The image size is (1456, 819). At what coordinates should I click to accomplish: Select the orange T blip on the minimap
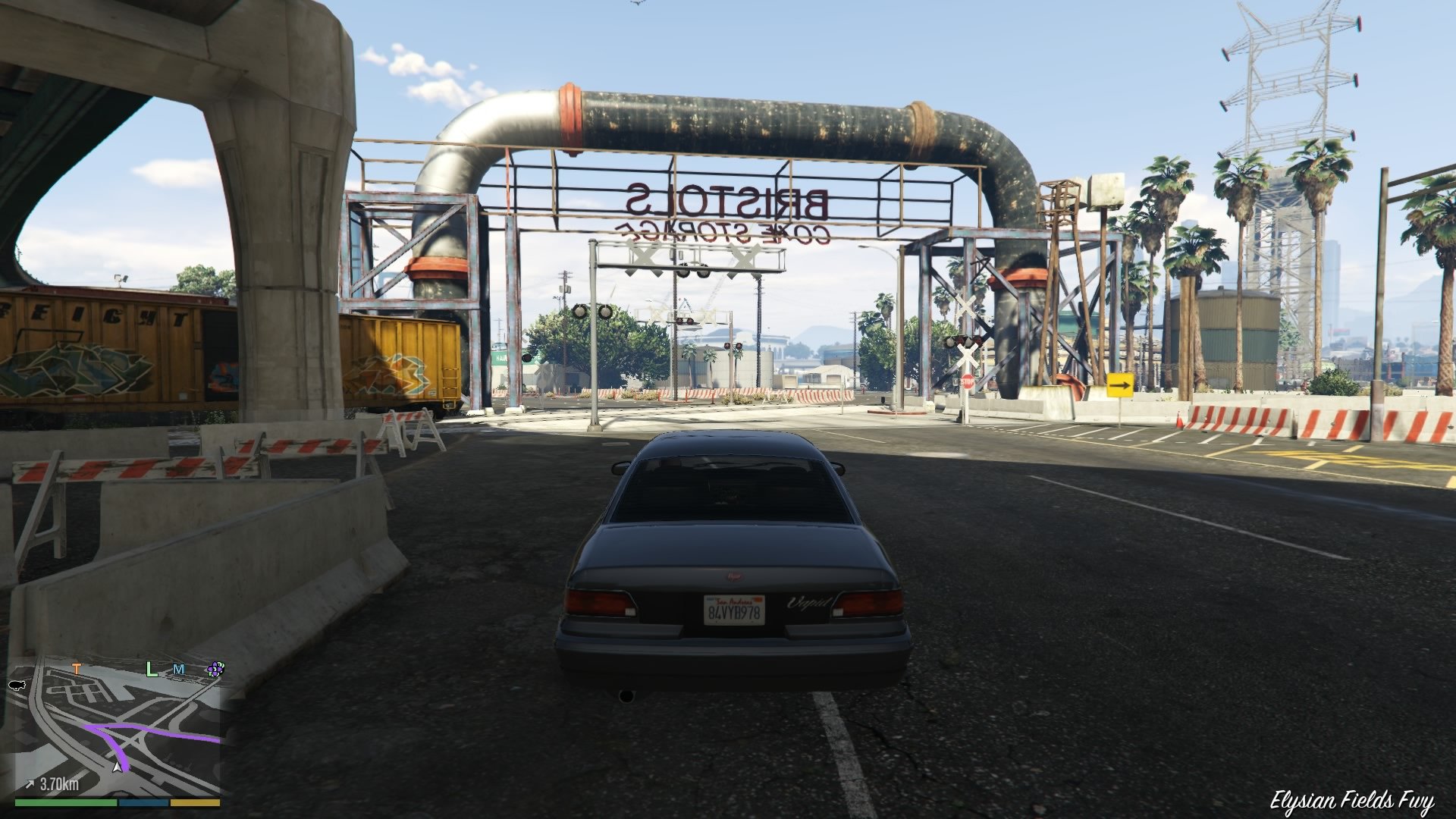point(77,670)
